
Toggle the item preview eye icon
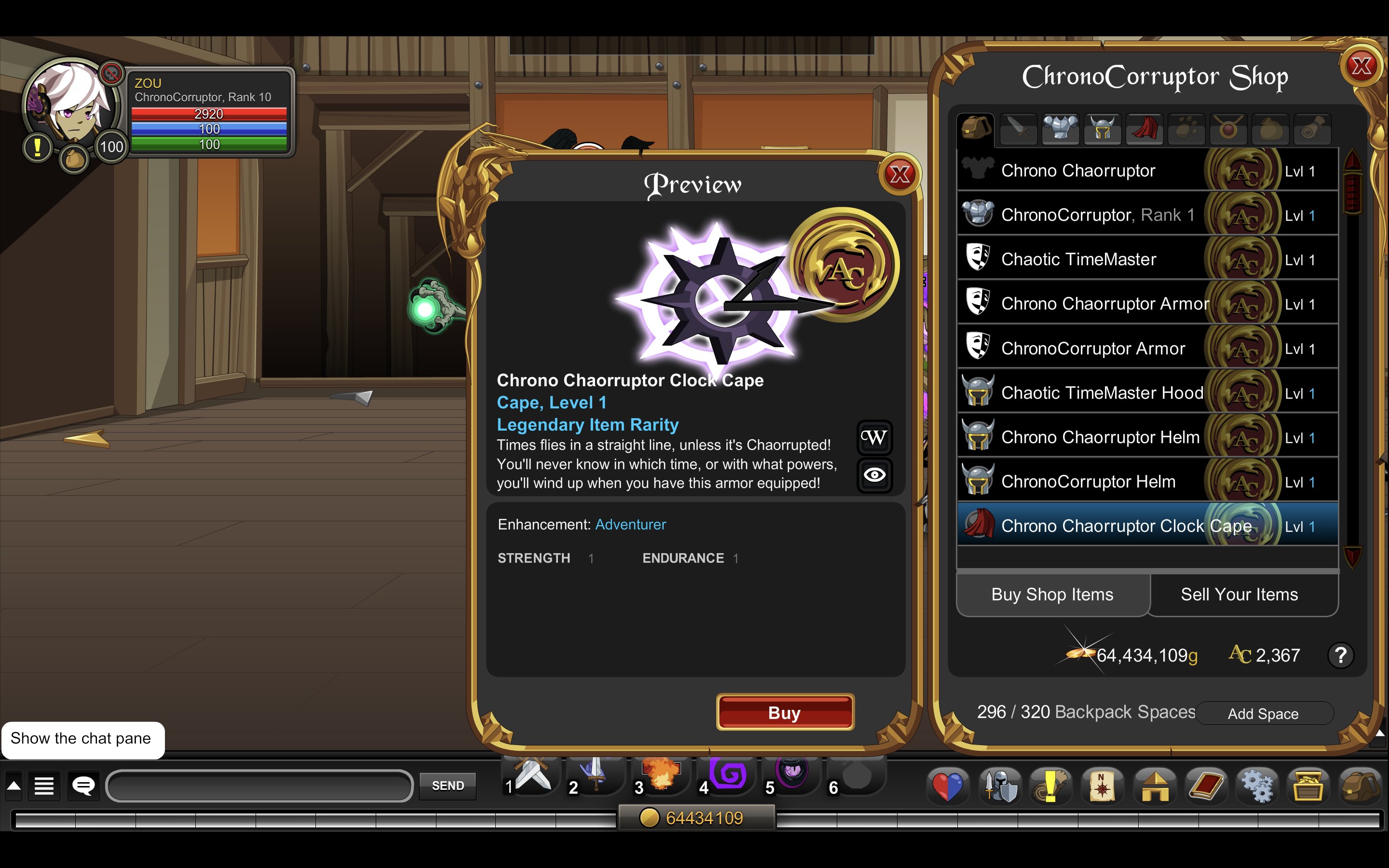coord(874,473)
